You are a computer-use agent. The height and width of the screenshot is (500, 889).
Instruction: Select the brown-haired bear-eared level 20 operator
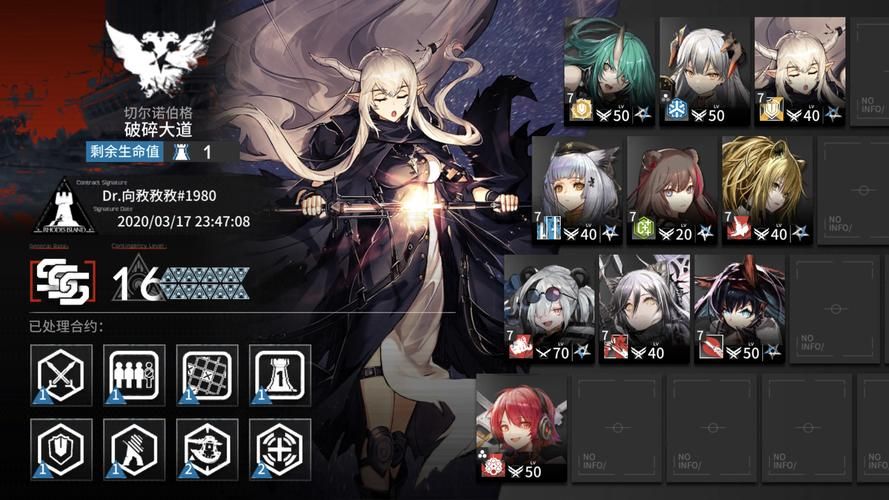672,191
